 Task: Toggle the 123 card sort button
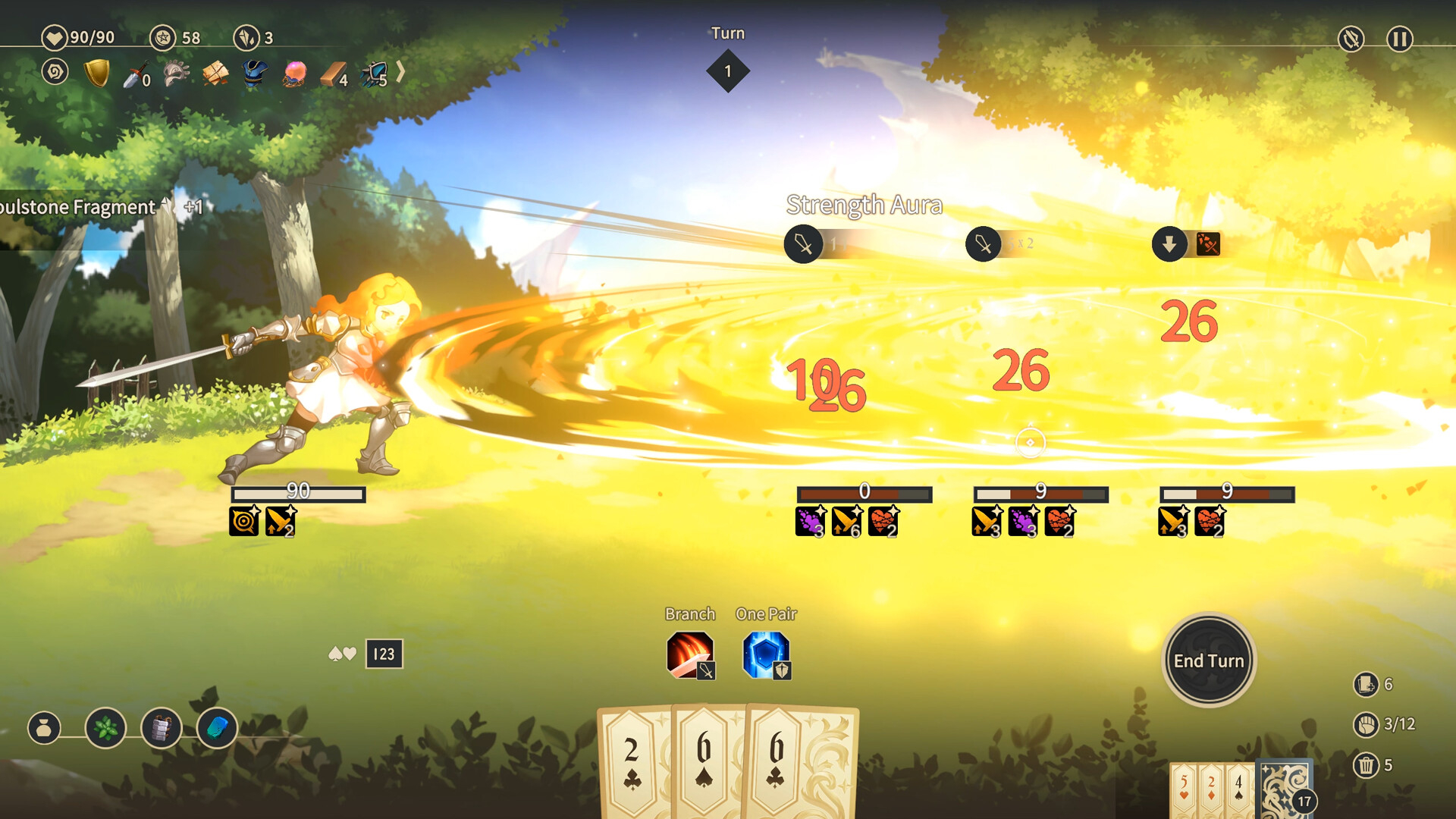pos(384,654)
